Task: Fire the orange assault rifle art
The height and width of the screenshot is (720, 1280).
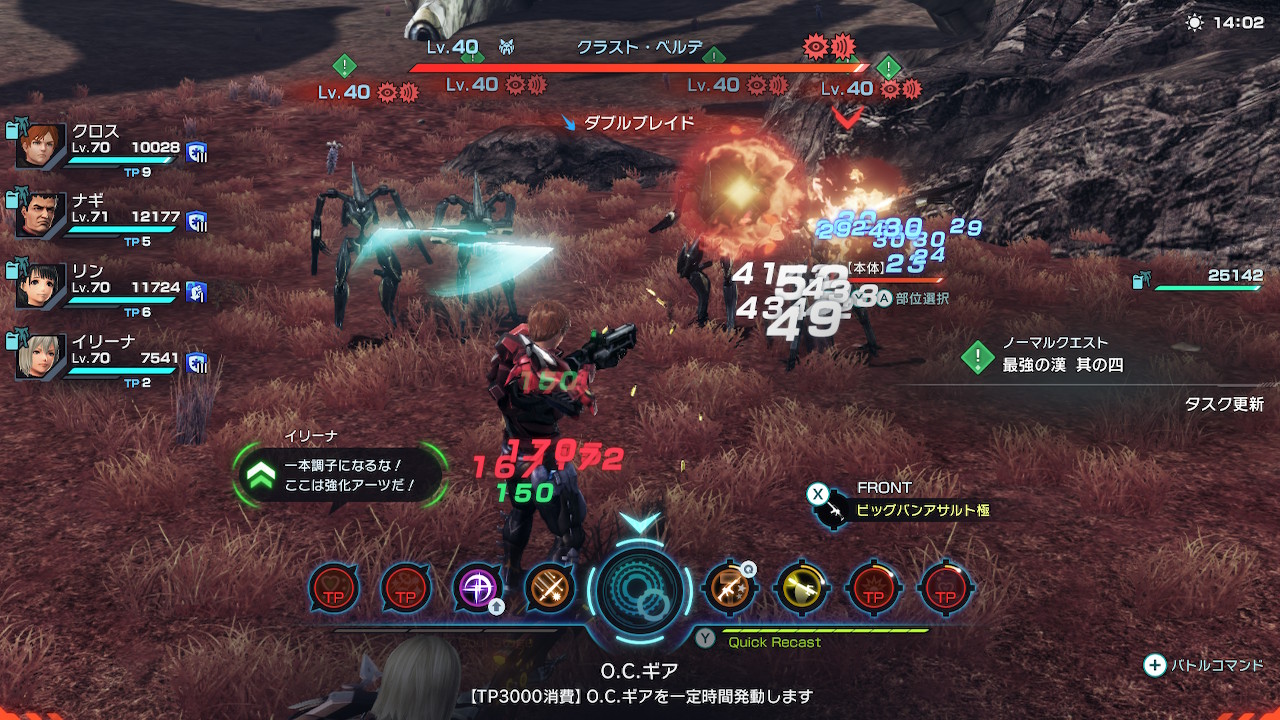Action: (729, 588)
